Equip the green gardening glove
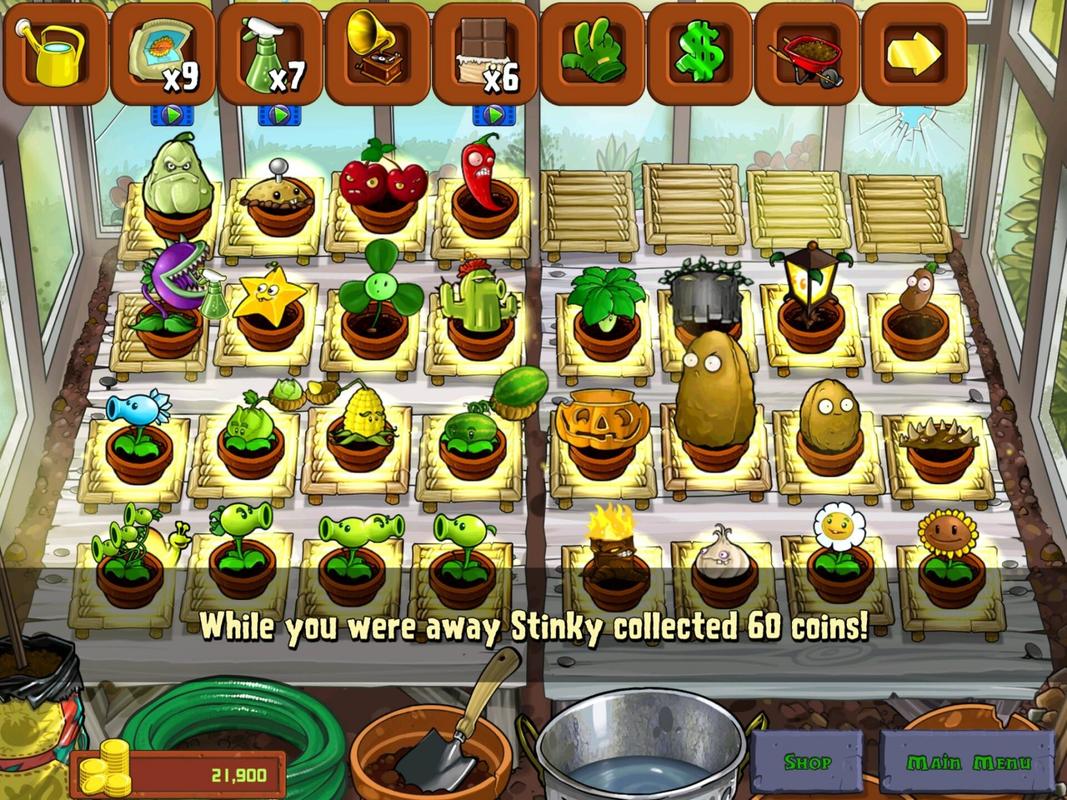 click(x=592, y=54)
